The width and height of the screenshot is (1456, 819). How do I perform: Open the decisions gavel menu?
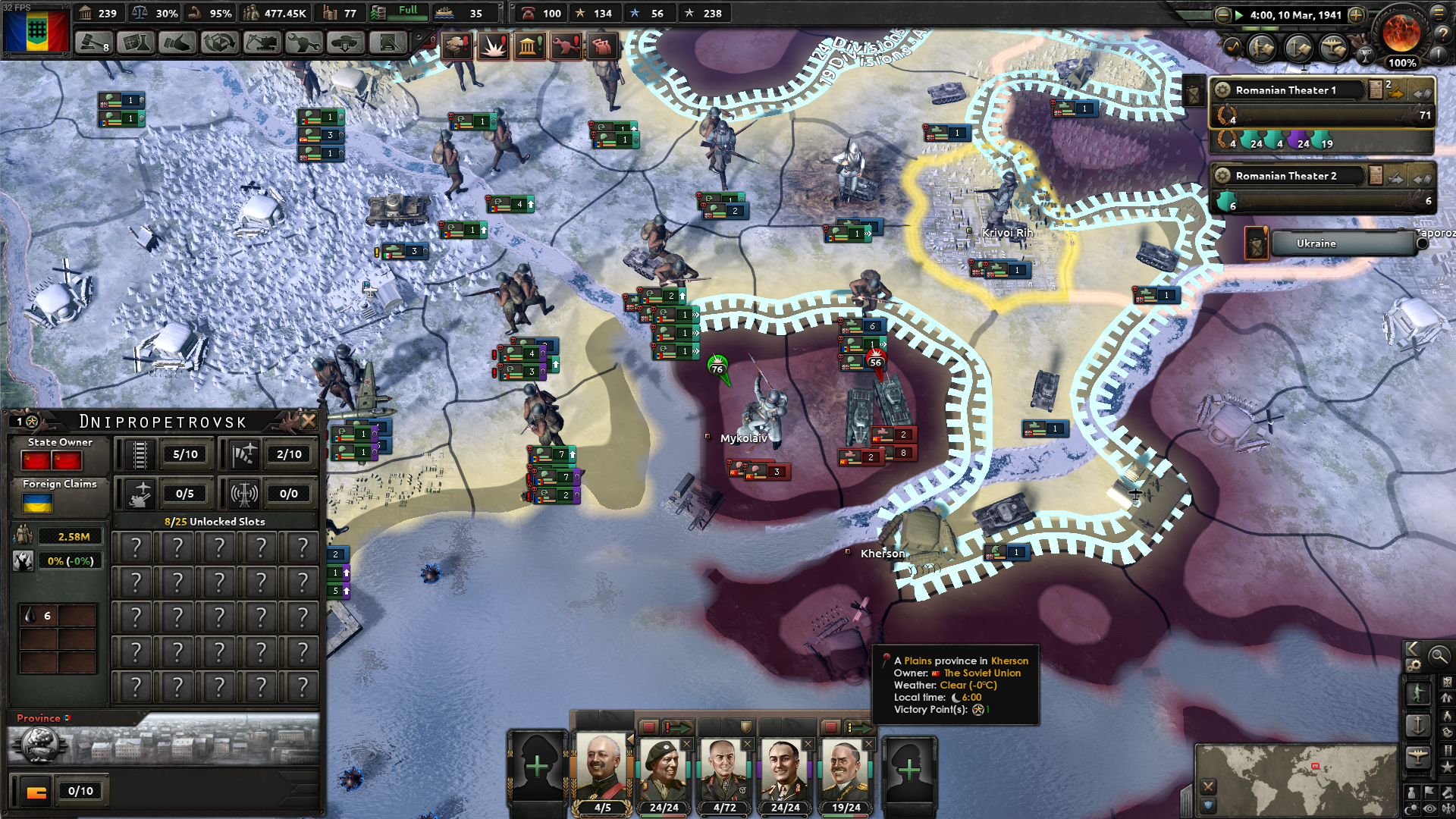pos(93,43)
